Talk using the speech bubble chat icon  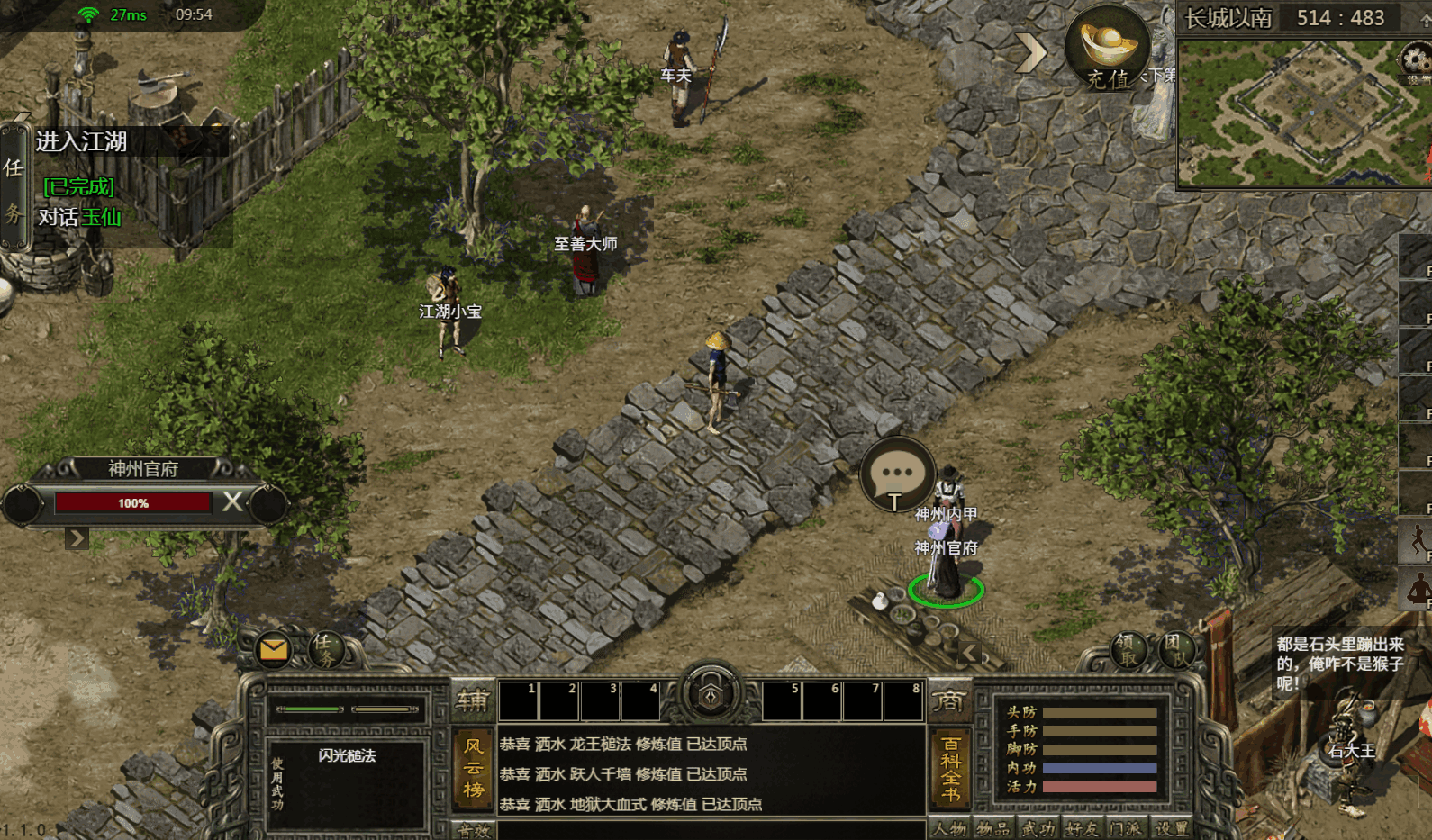[x=896, y=474]
